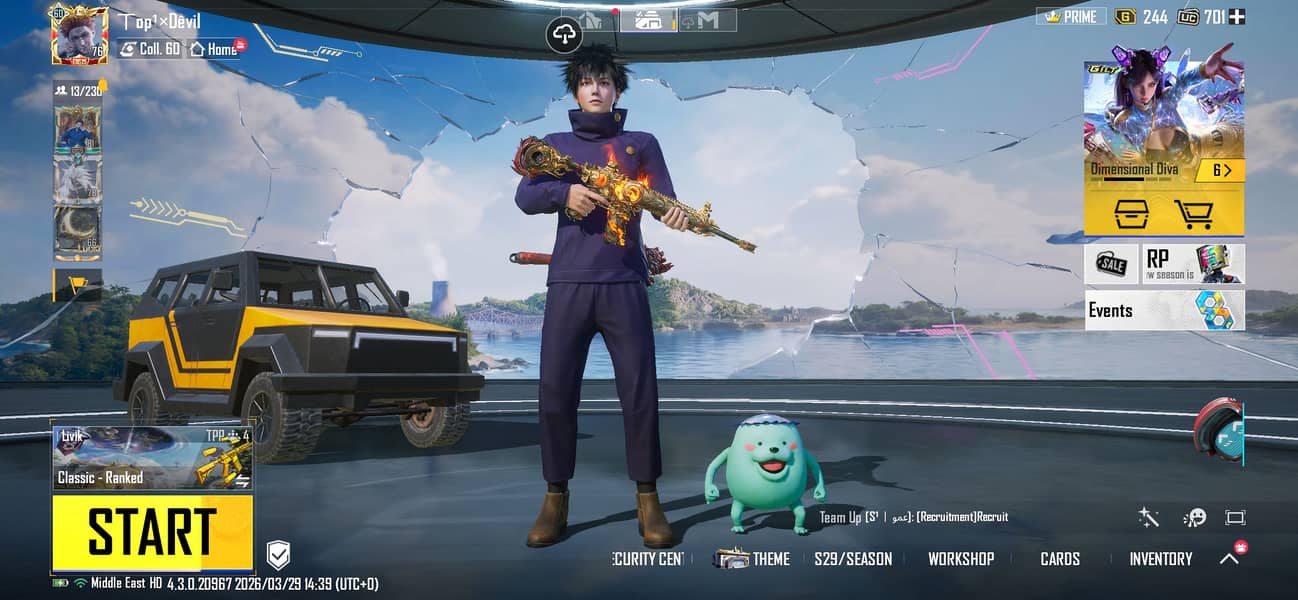Open the Dimensional Diva banner

click(1164, 120)
